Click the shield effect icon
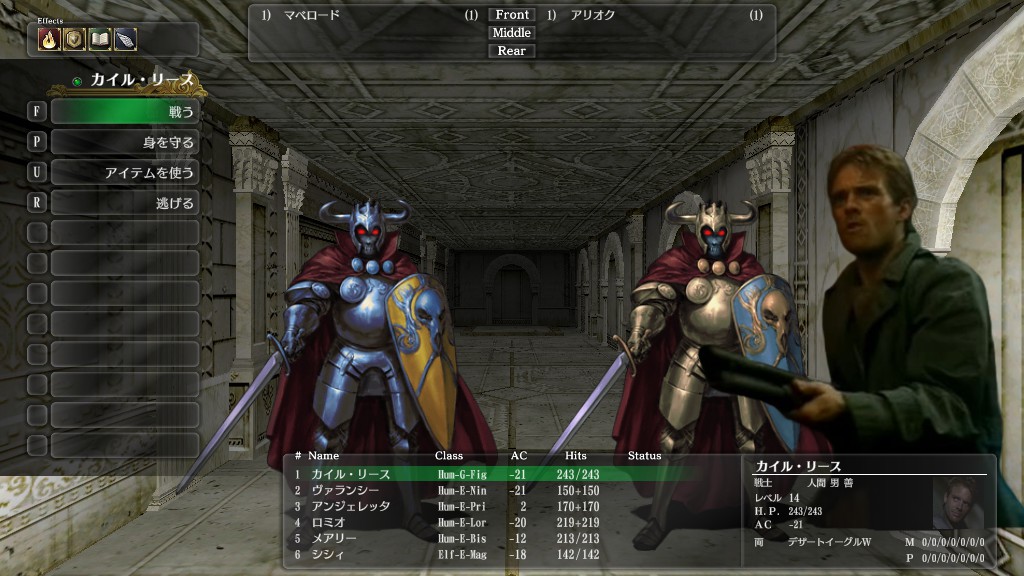Viewport: 1024px width, 576px height. 74,39
